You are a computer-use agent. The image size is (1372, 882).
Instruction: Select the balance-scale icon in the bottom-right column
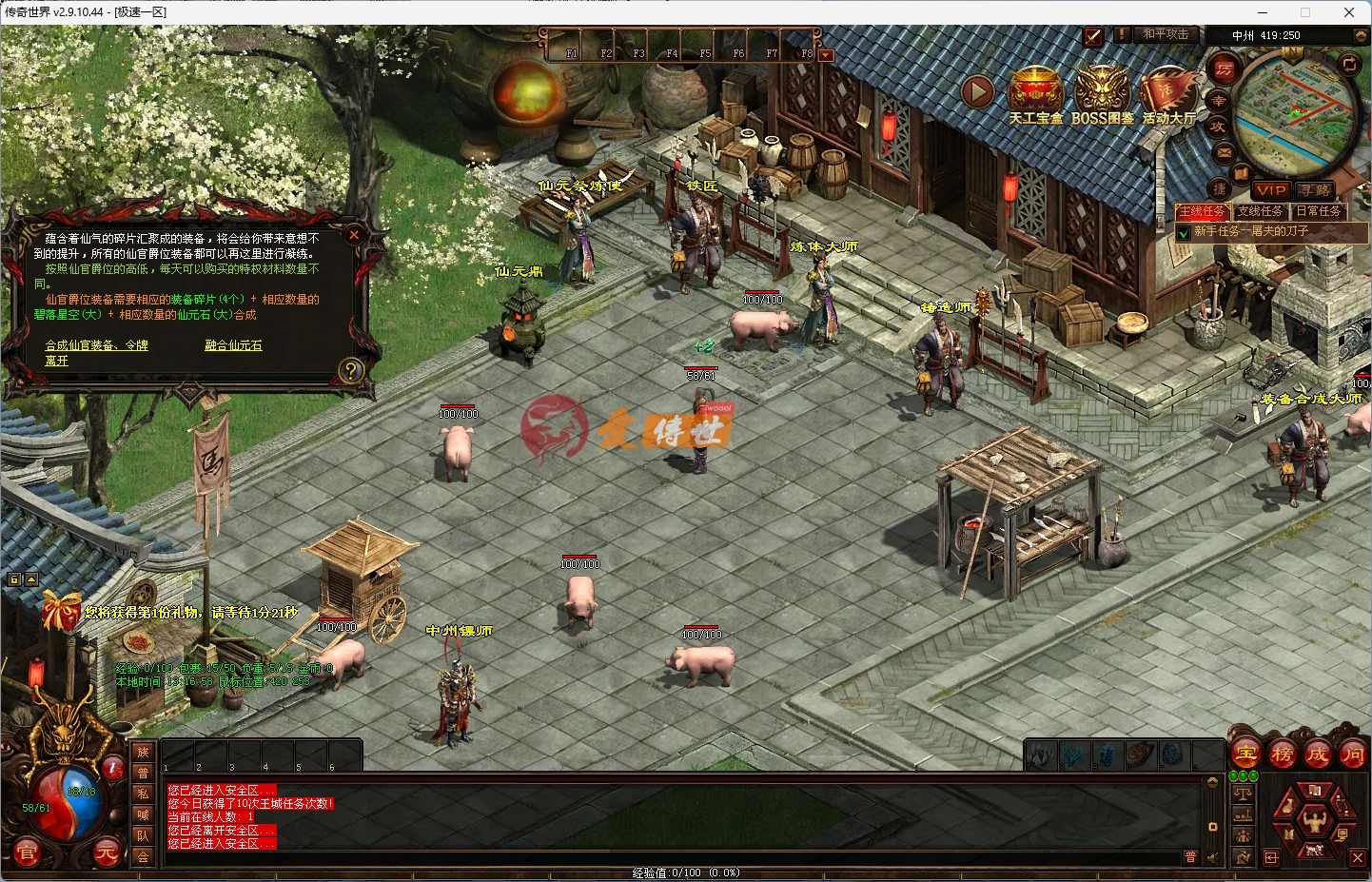(1243, 794)
